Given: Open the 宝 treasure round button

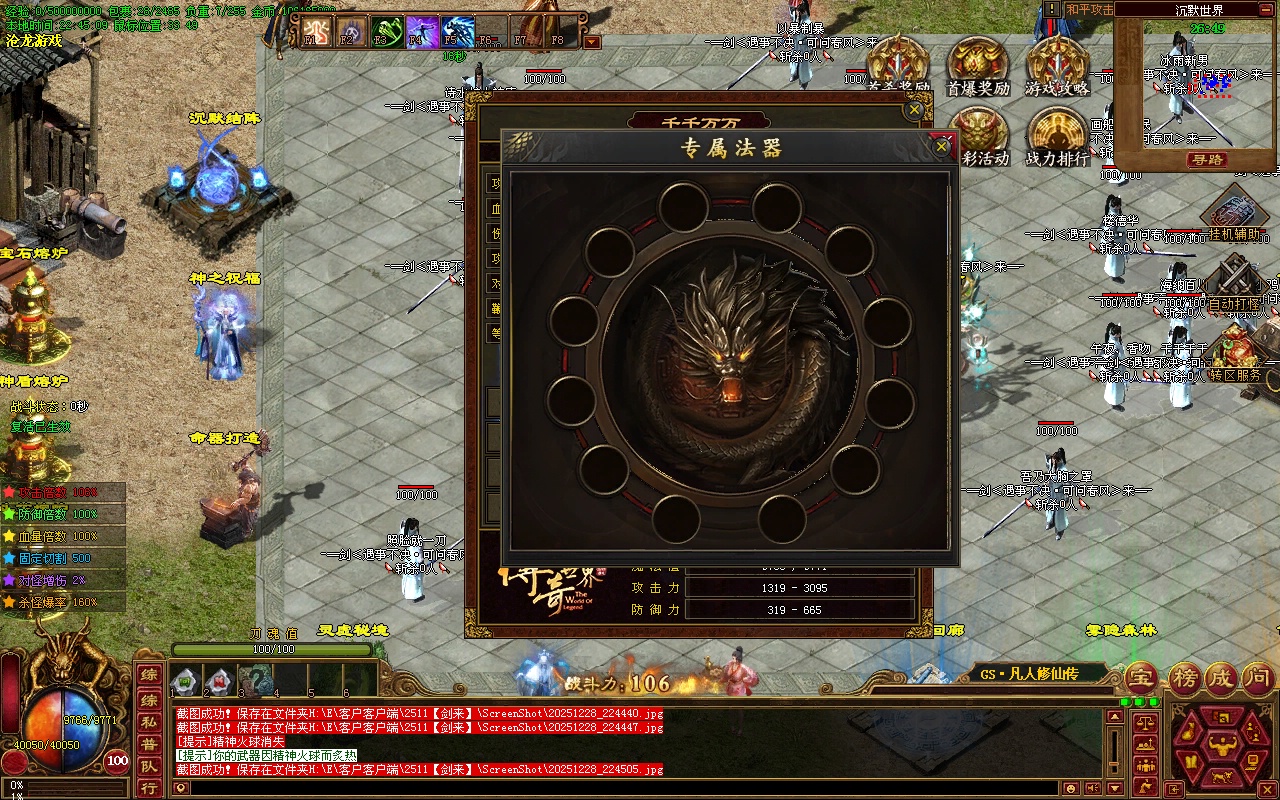Looking at the screenshot, I should click(x=1141, y=679).
